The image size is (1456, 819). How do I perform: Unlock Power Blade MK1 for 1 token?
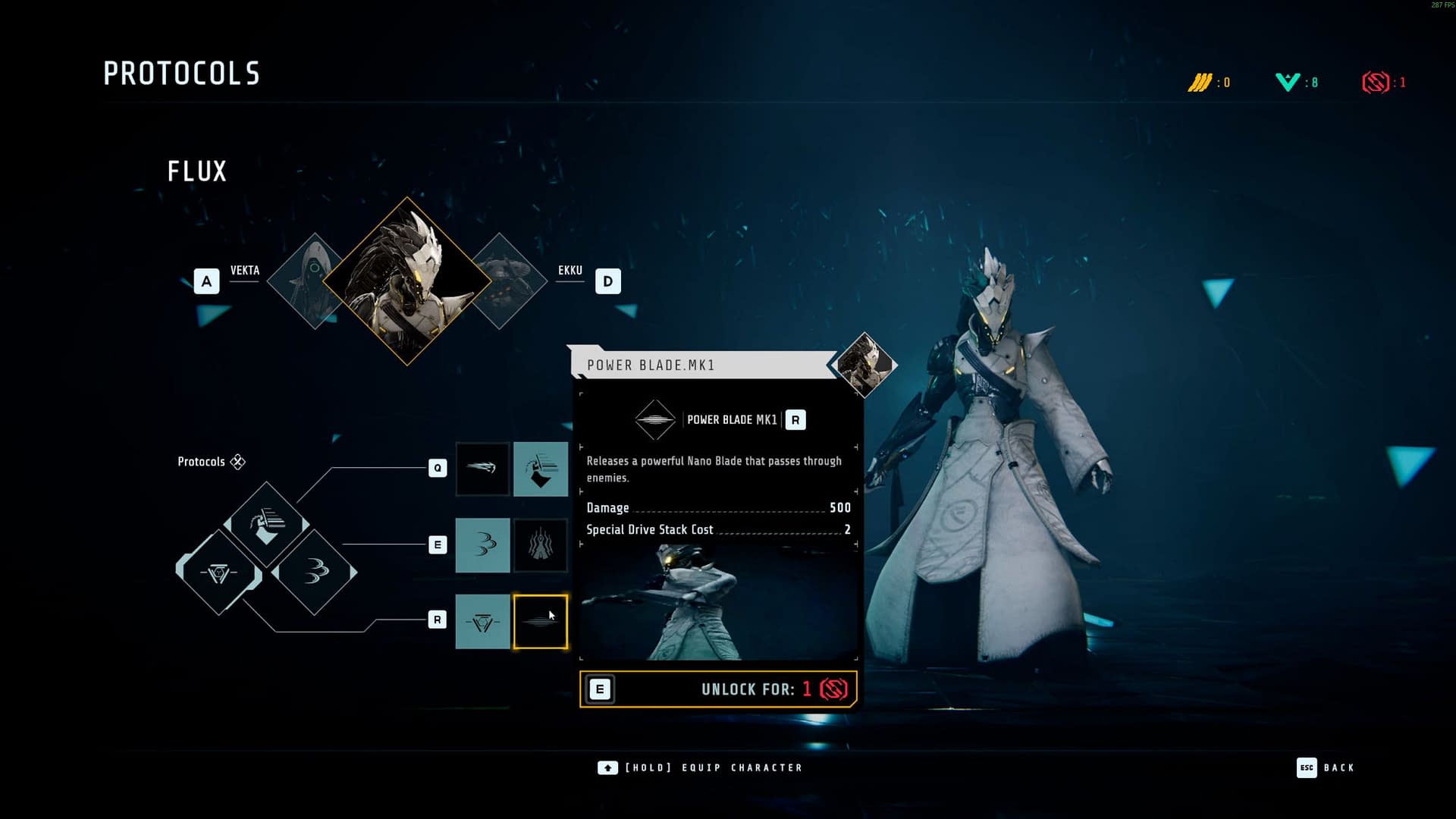click(718, 689)
